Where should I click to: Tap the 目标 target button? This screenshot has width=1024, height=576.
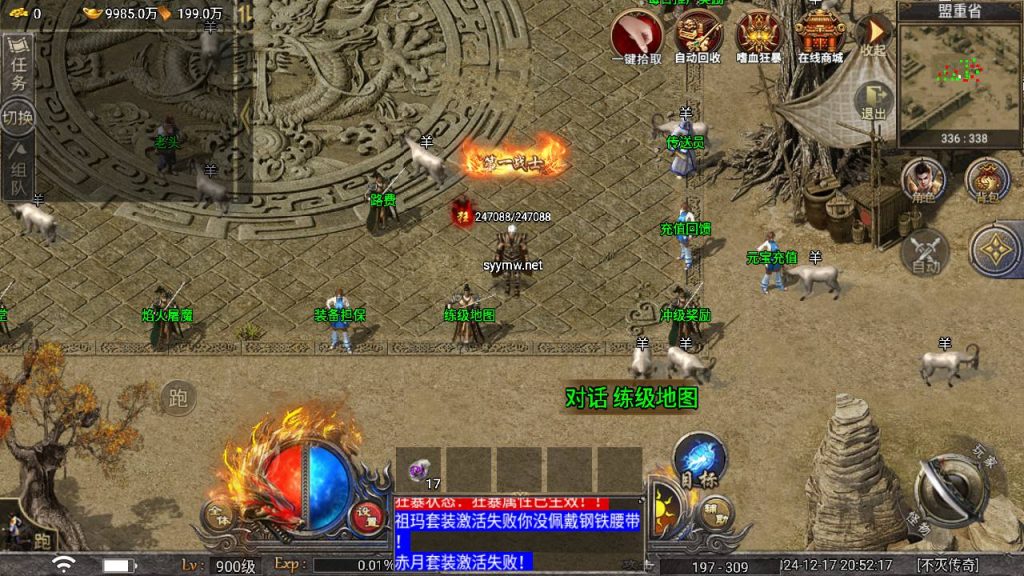pyautogui.click(x=698, y=459)
